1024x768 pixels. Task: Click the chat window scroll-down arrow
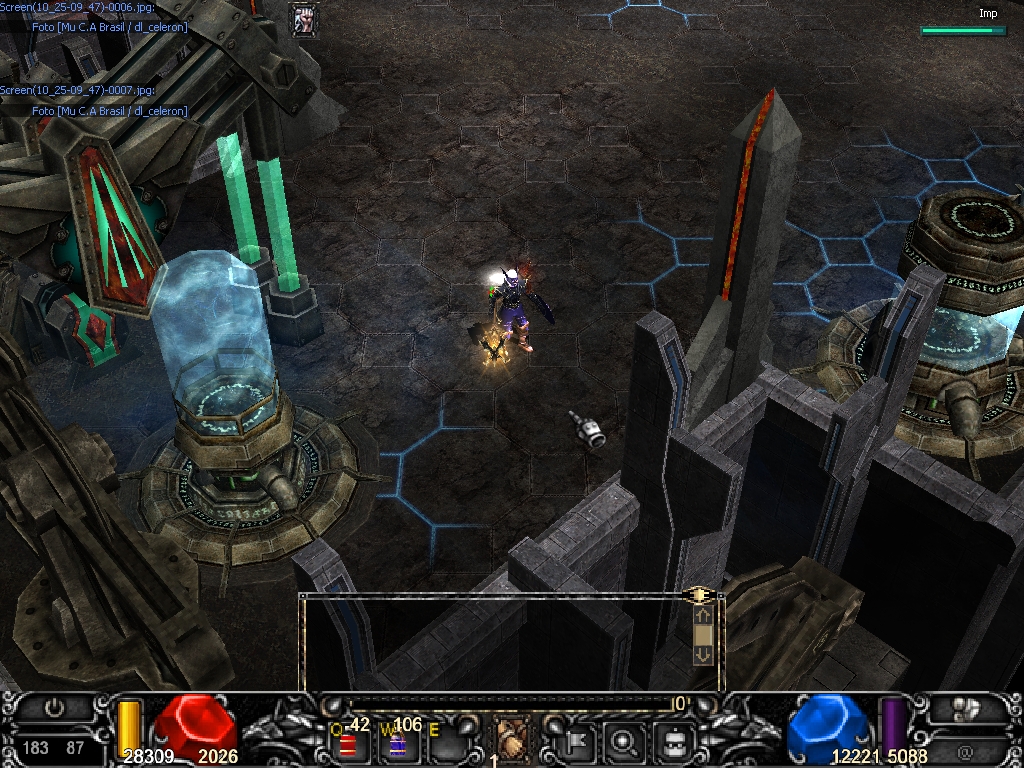pos(703,654)
